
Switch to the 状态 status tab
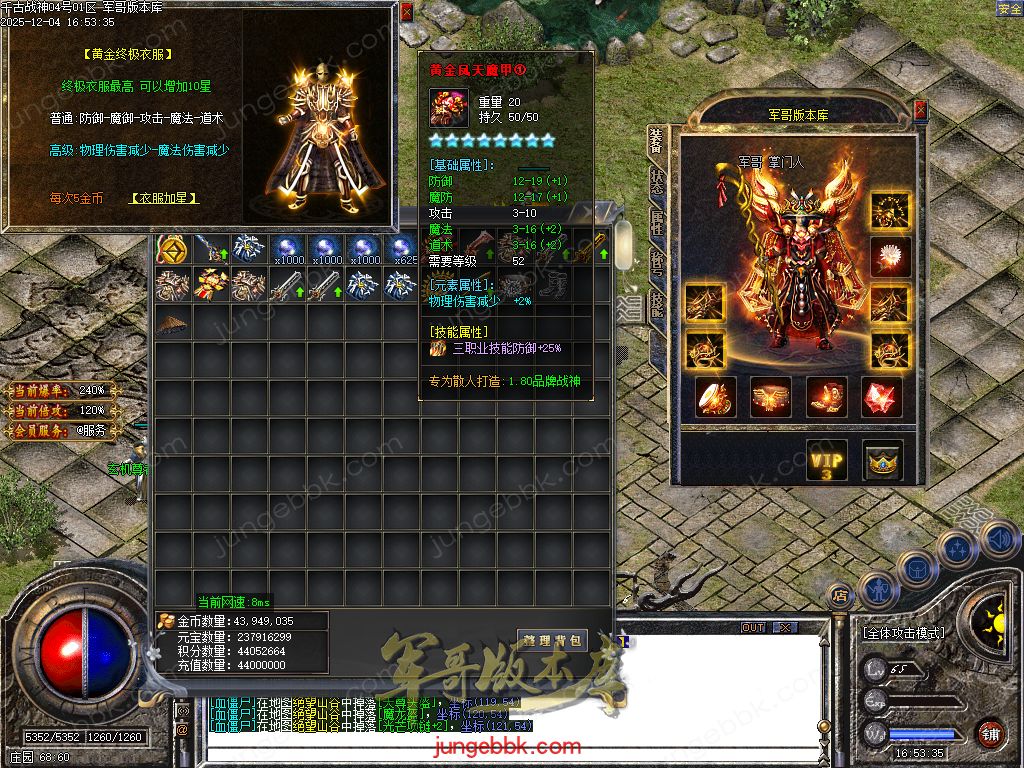point(656,180)
